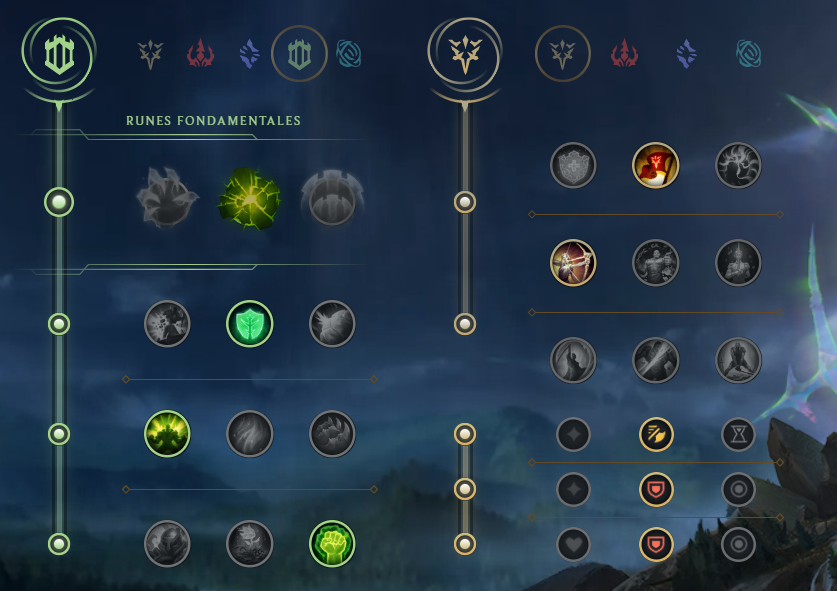Select the Demolish rune

pos(167,324)
